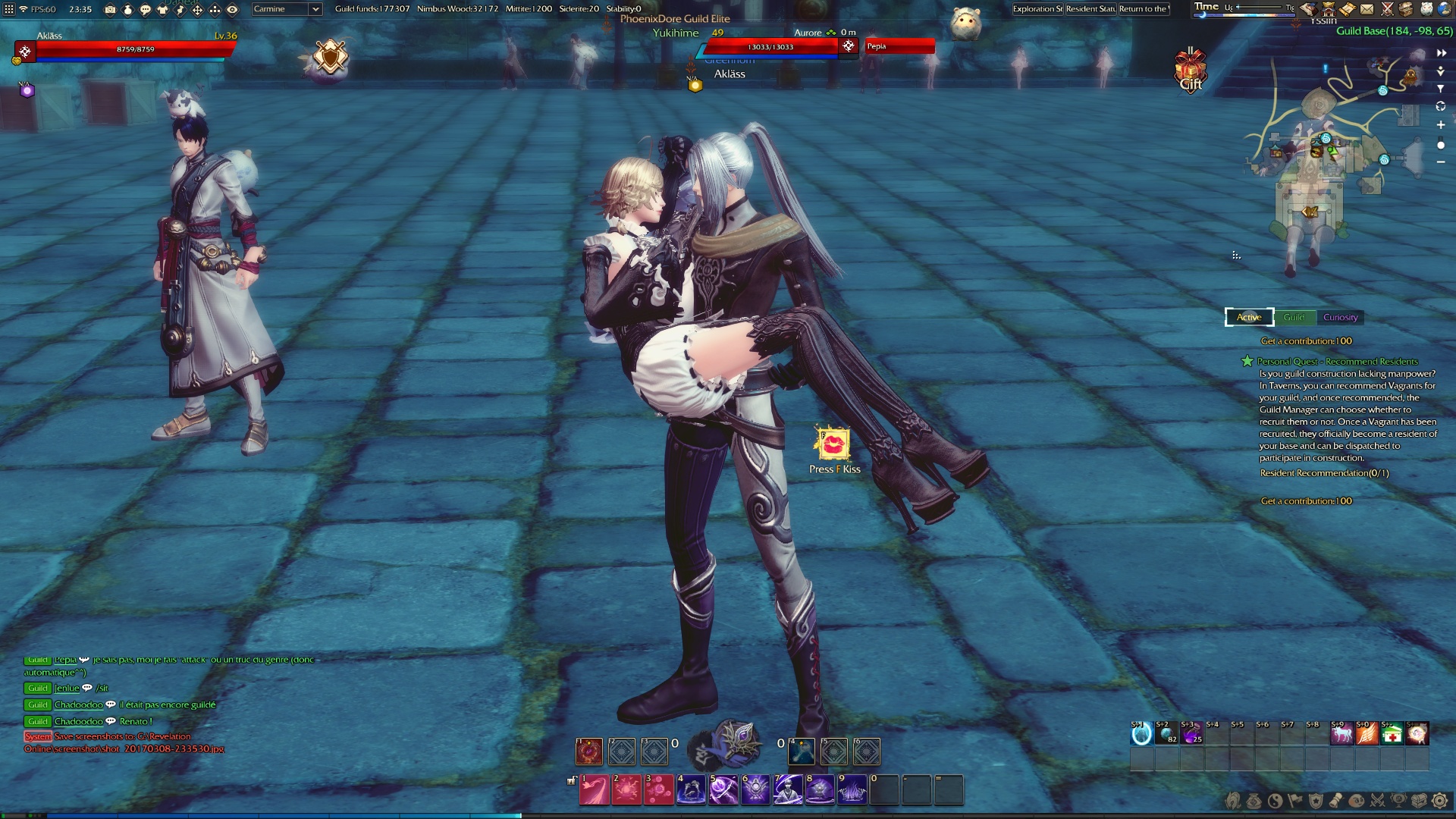The image size is (1456, 819).
Task: Toggle the hotbar lock icon
Action: coord(571,780)
